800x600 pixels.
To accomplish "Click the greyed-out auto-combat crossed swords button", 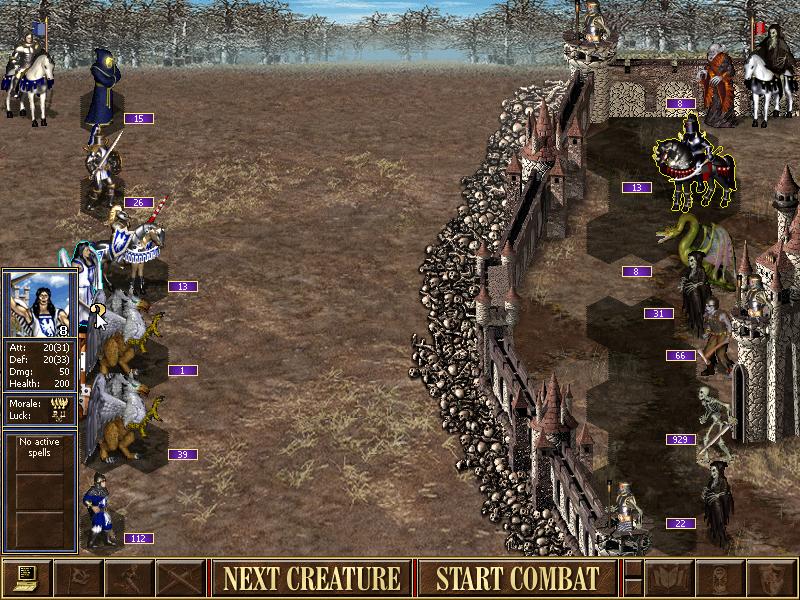I will 181,578.
